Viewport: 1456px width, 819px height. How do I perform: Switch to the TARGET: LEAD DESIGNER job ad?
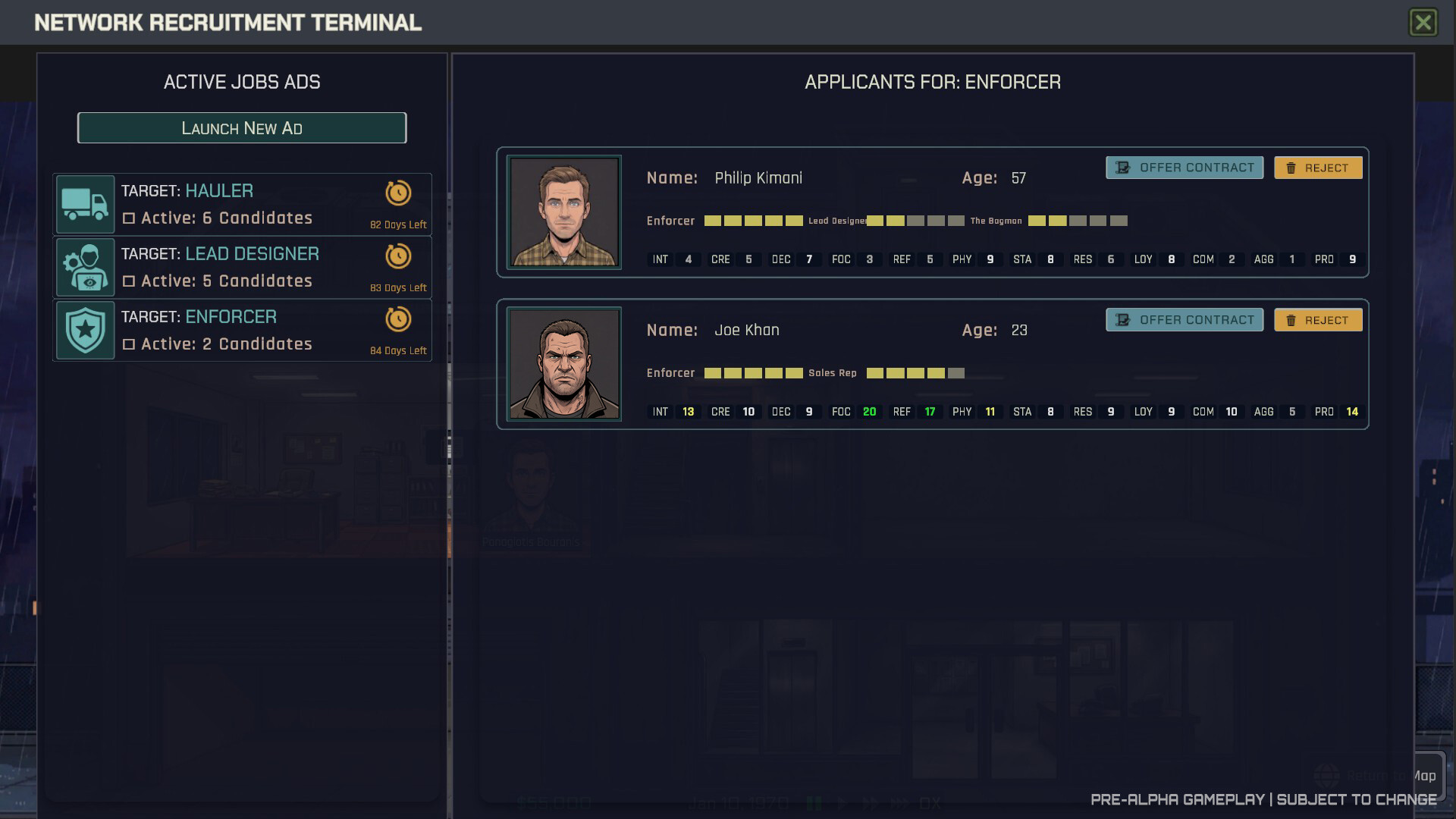[241, 267]
